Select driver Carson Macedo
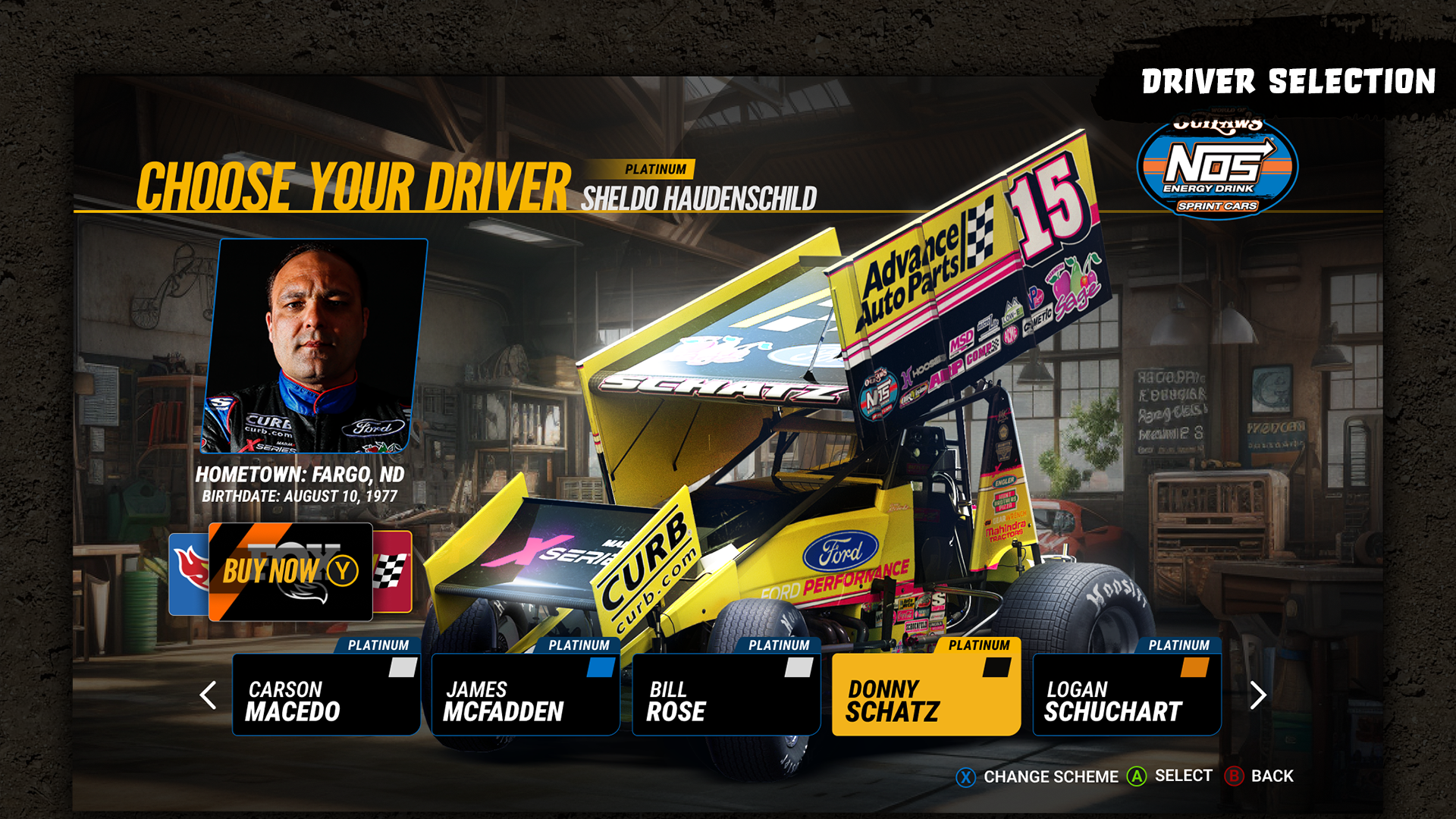Viewport: 1456px width, 819px height. pos(326,694)
